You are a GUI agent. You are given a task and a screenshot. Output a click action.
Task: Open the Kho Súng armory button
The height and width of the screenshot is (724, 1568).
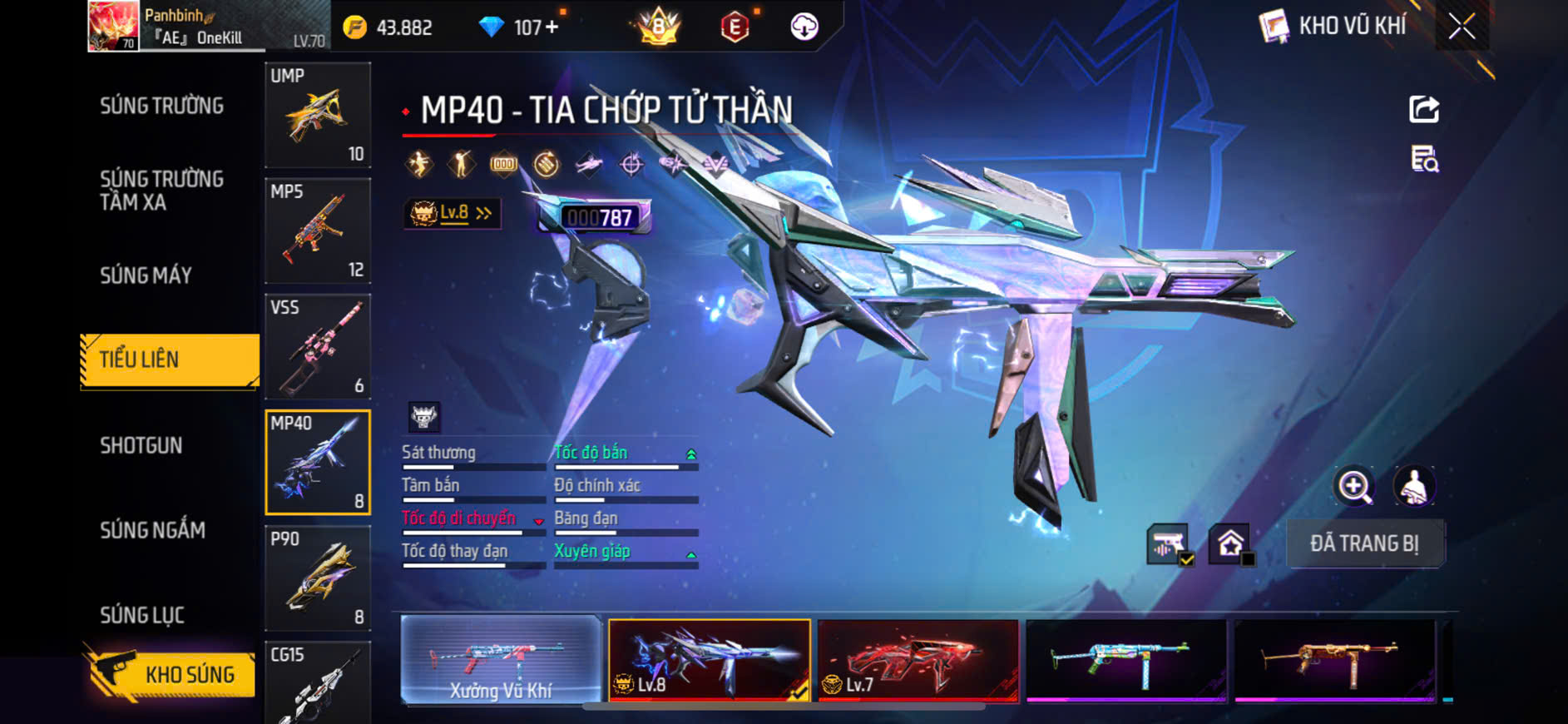171,673
